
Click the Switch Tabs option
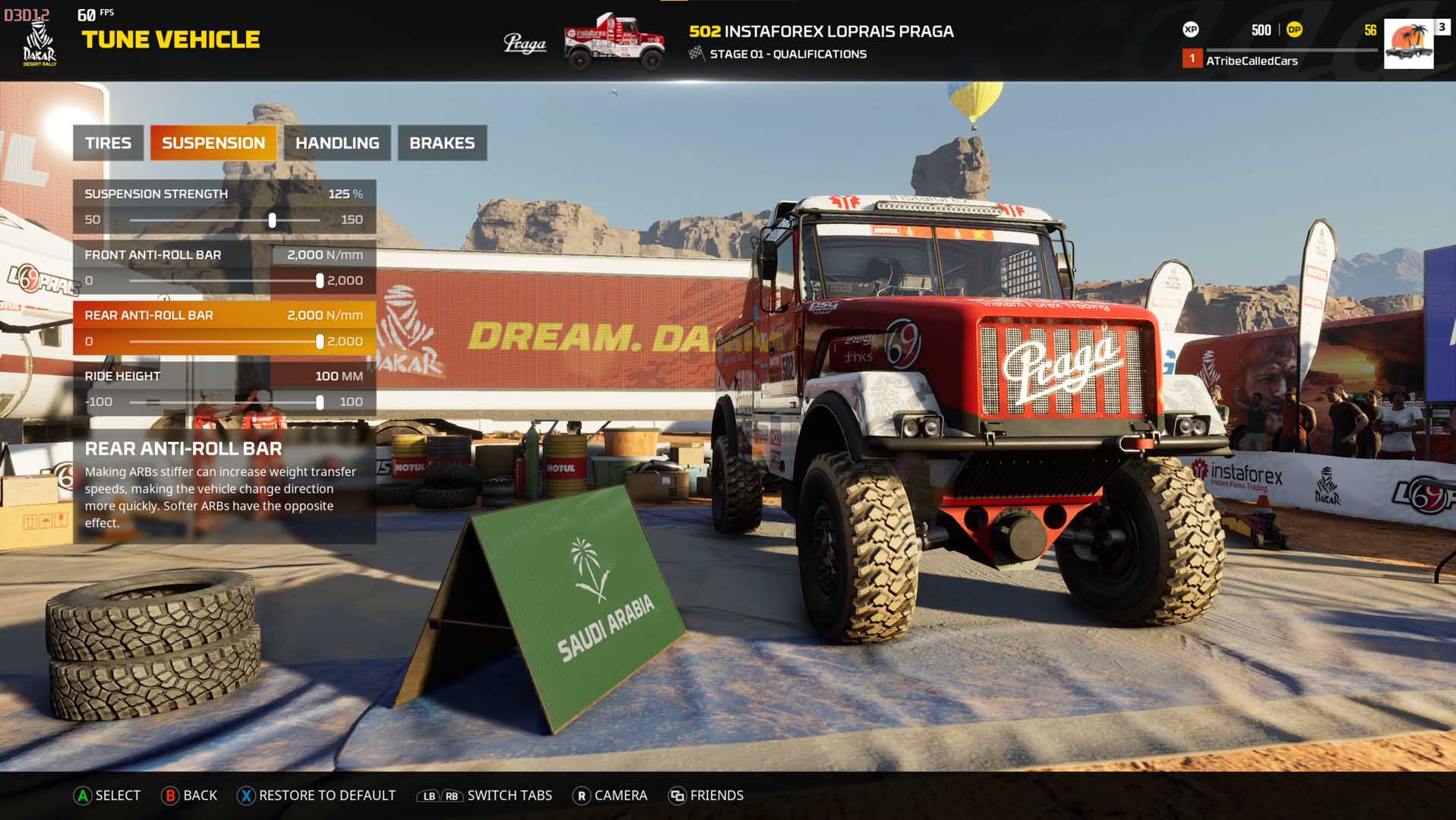(485, 795)
